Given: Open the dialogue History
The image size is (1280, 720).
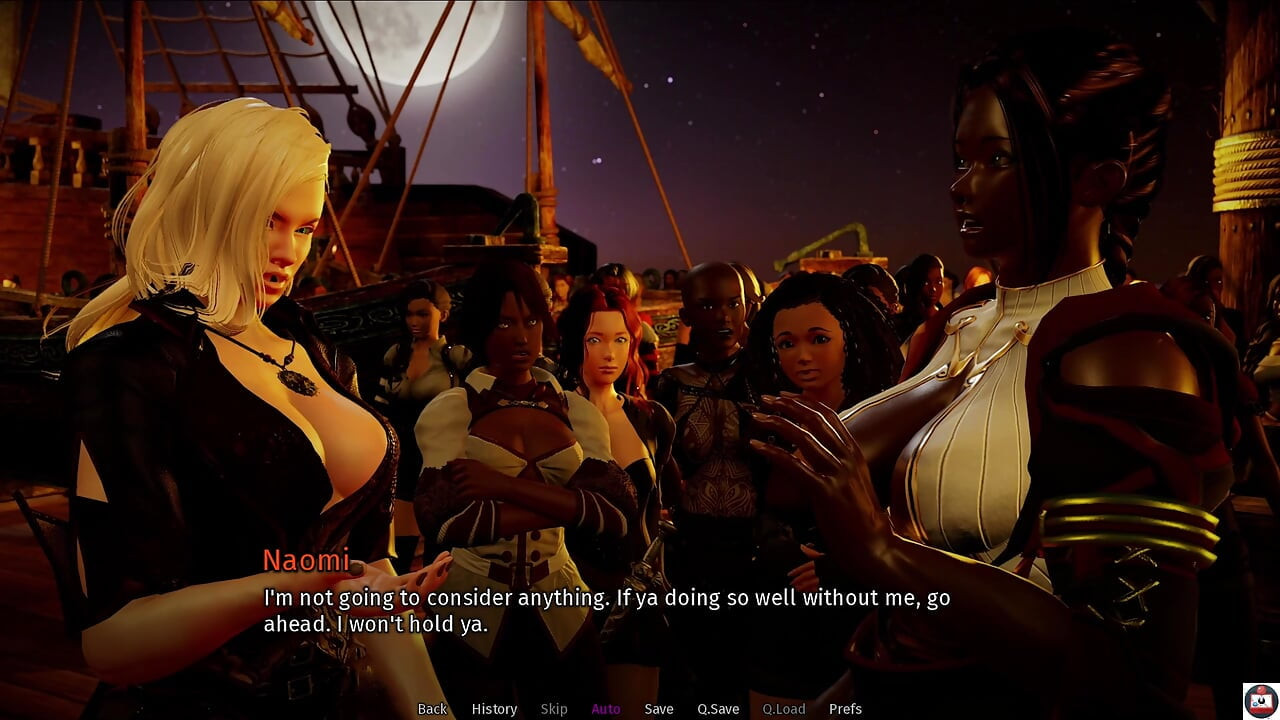Looking at the screenshot, I should click(x=494, y=709).
